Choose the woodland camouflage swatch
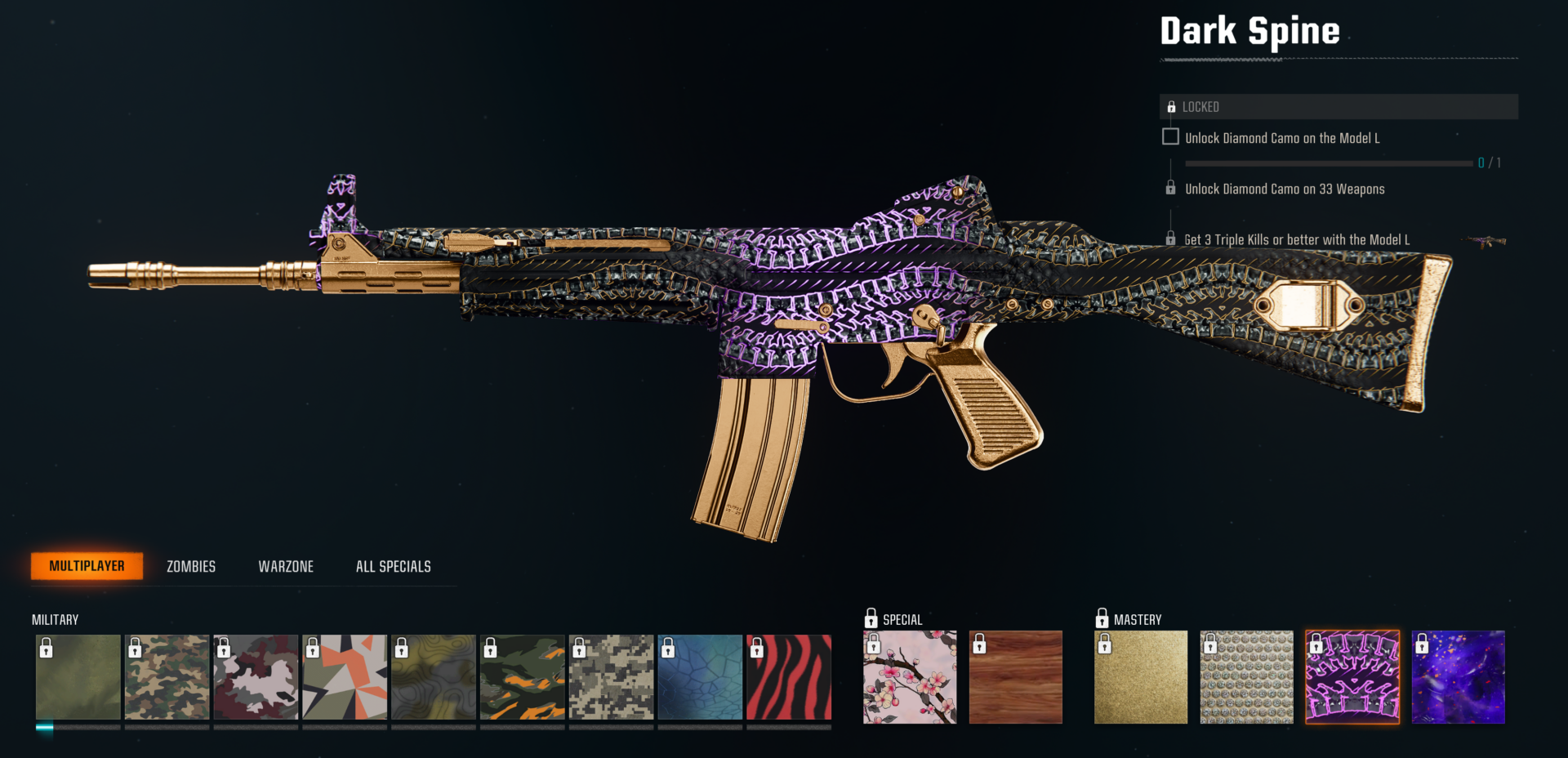 [167, 677]
